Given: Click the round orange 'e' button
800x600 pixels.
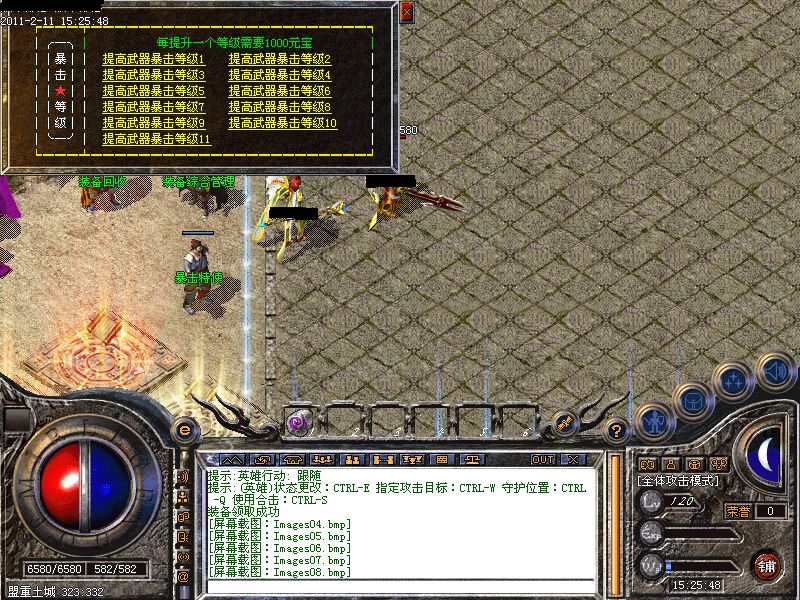Looking at the screenshot, I should [x=184, y=430].
